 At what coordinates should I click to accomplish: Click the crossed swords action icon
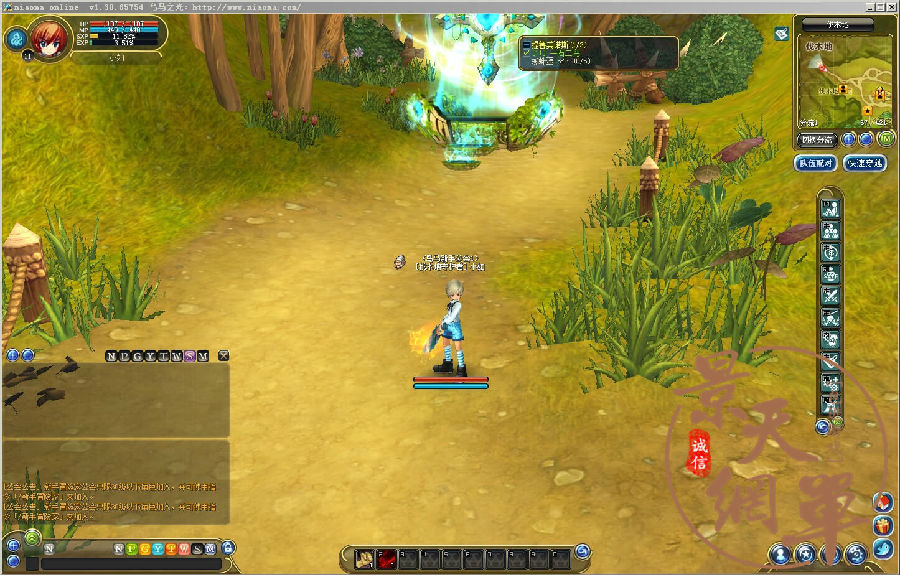pos(831,296)
